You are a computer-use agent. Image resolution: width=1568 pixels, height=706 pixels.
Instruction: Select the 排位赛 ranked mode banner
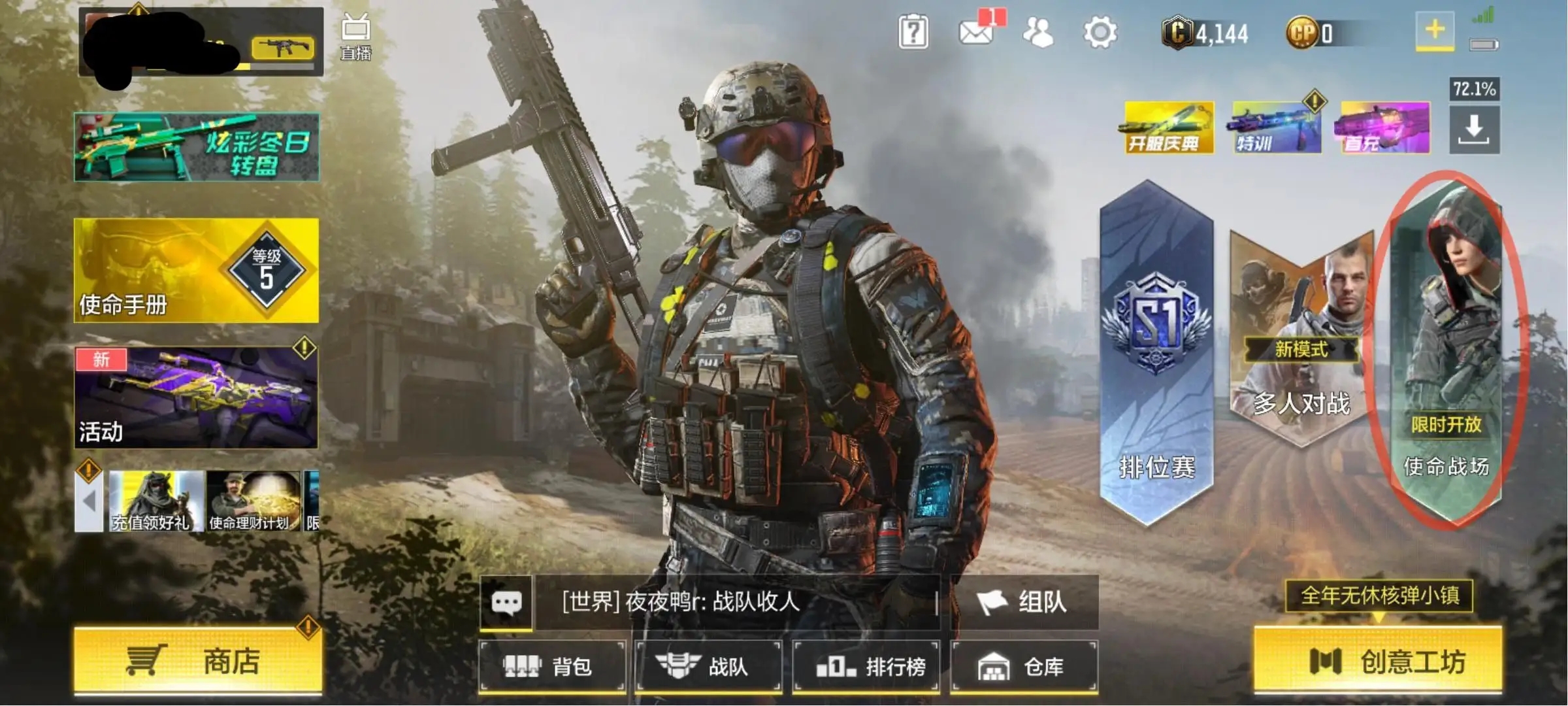(x=1156, y=353)
